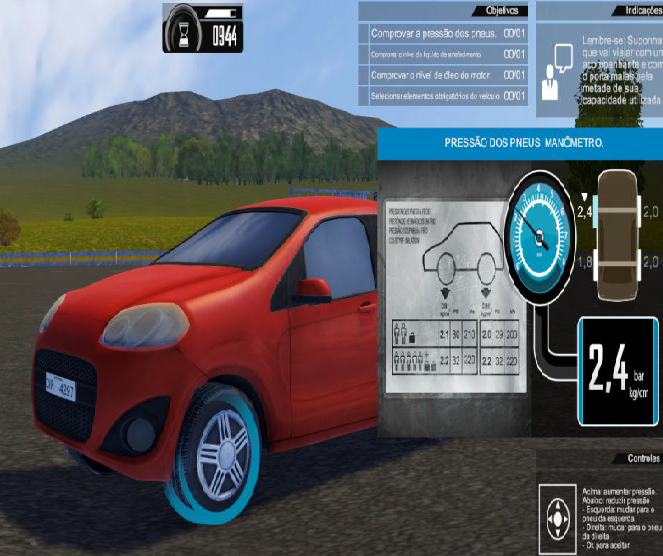The height and width of the screenshot is (556, 663).
Task: Select the 2,4 tire on the car diagram
Action: [598, 211]
